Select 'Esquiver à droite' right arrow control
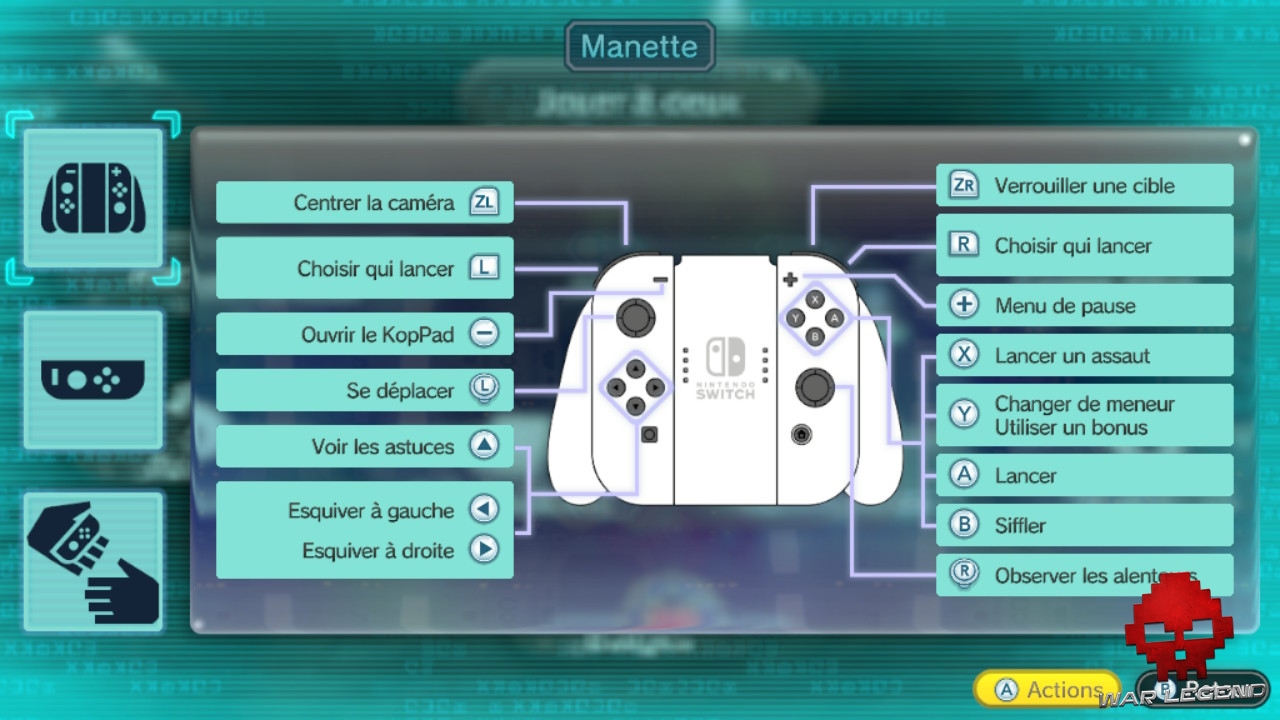 pos(485,551)
